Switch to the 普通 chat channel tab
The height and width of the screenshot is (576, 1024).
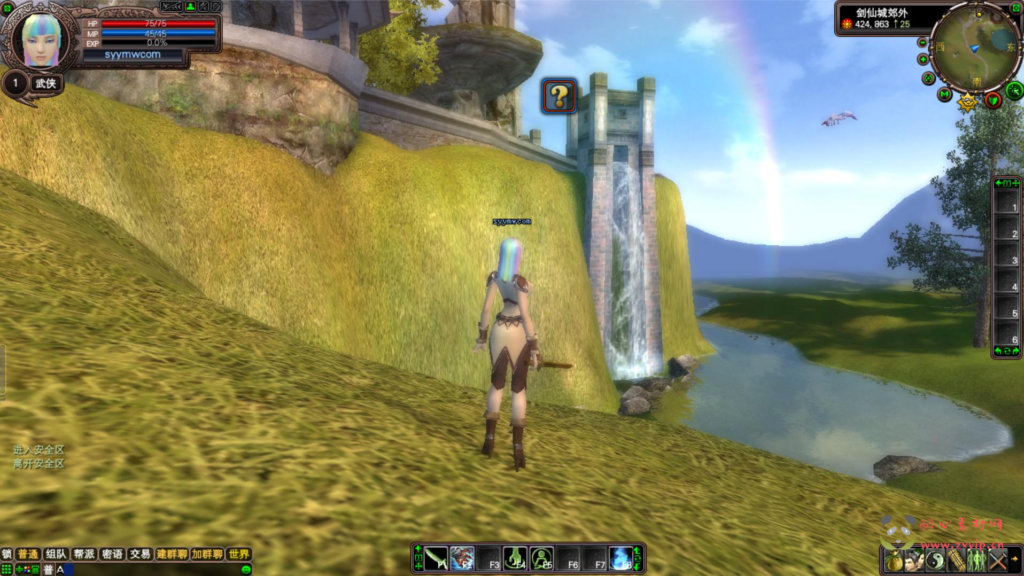tap(27, 554)
